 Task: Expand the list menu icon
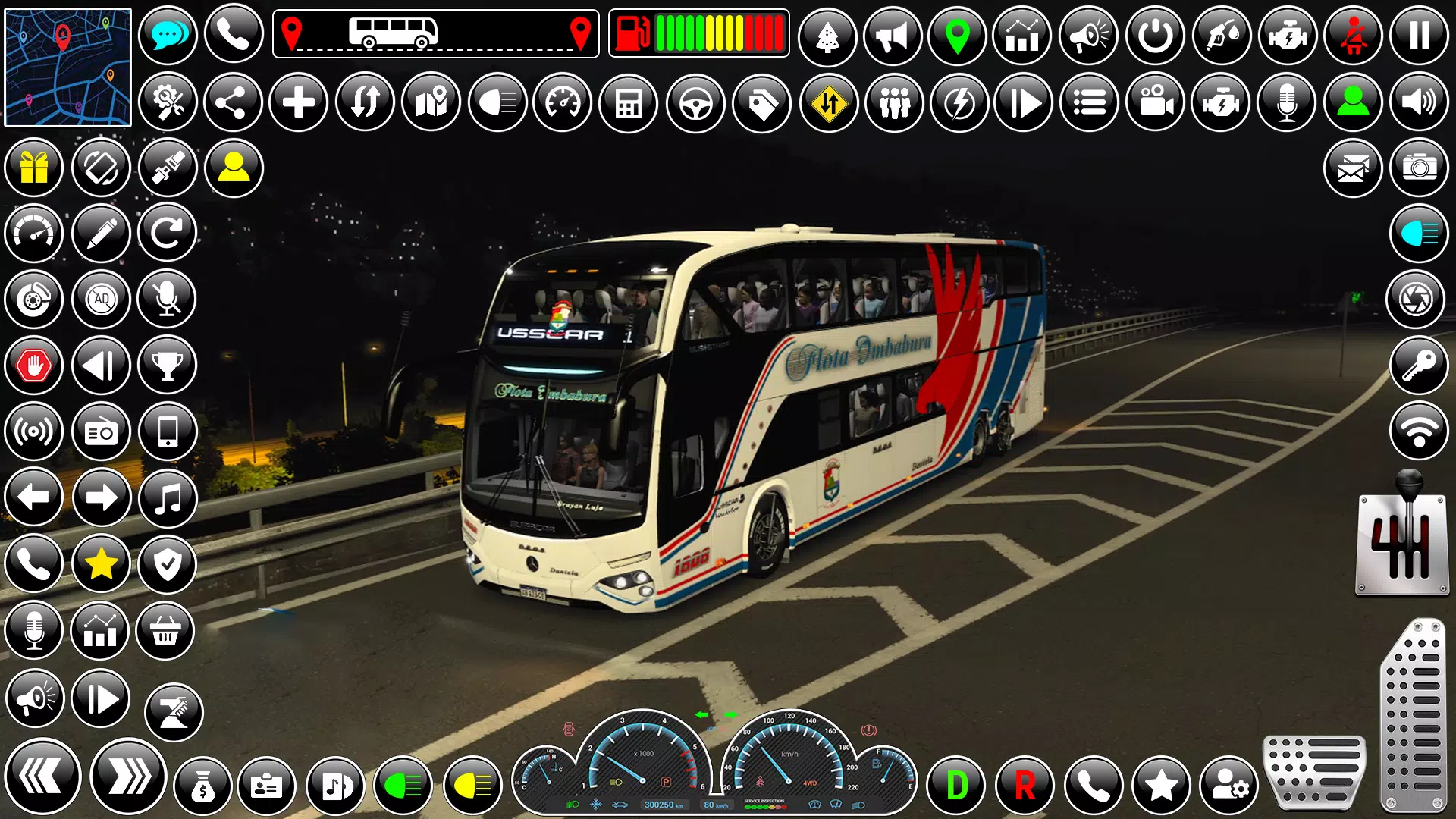(x=1087, y=102)
